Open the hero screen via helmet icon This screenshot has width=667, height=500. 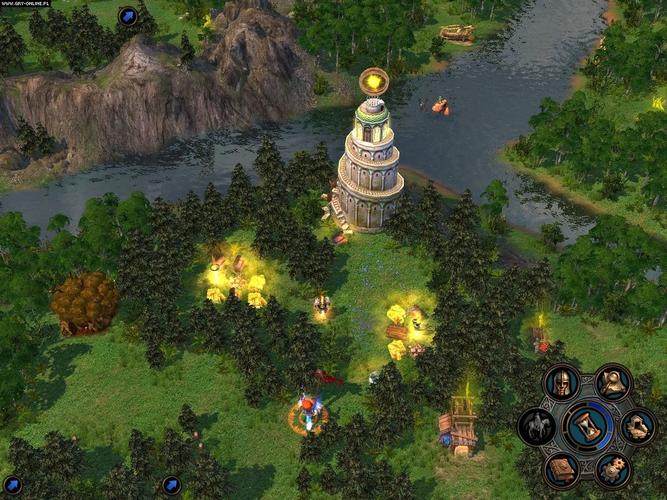(561, 383)
